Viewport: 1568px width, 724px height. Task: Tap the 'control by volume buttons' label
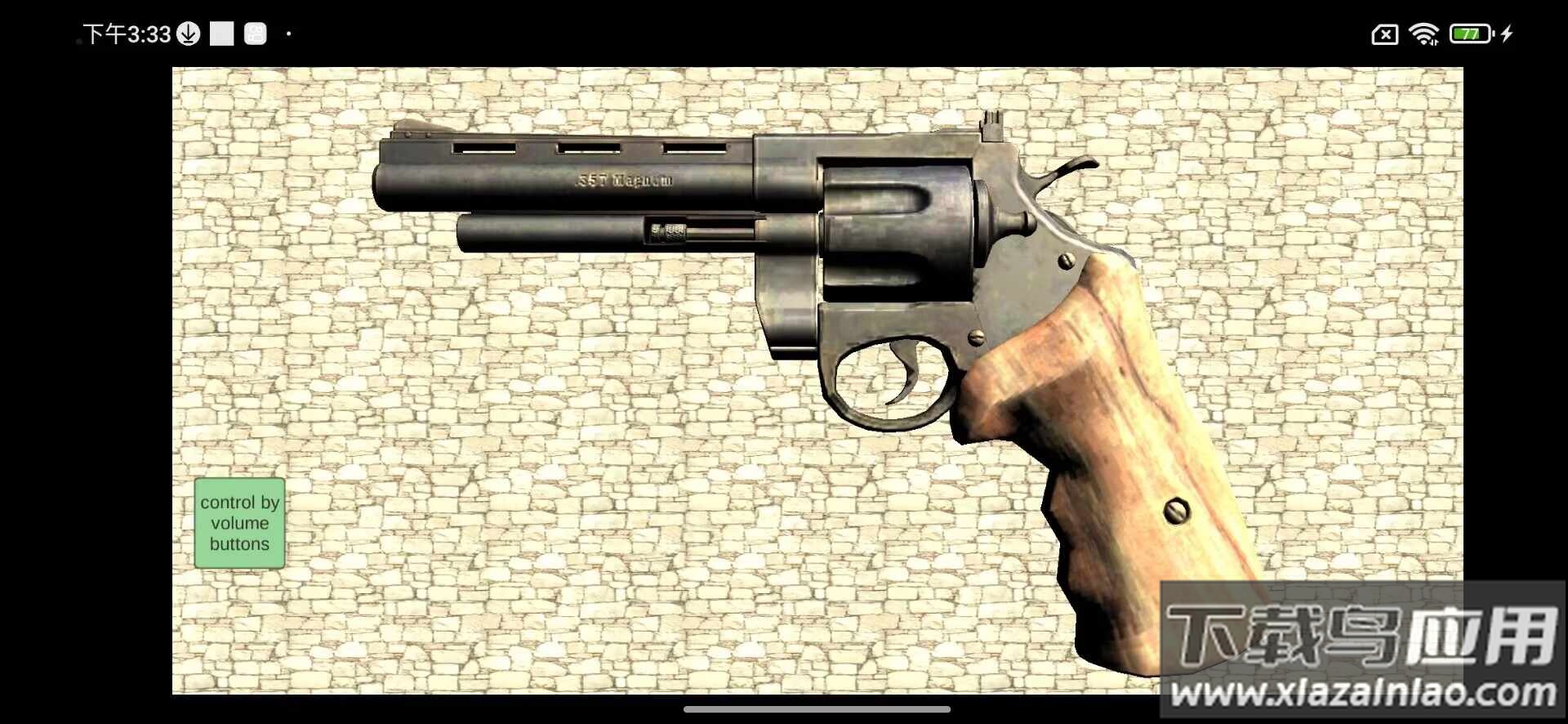(x=239, y=524)
